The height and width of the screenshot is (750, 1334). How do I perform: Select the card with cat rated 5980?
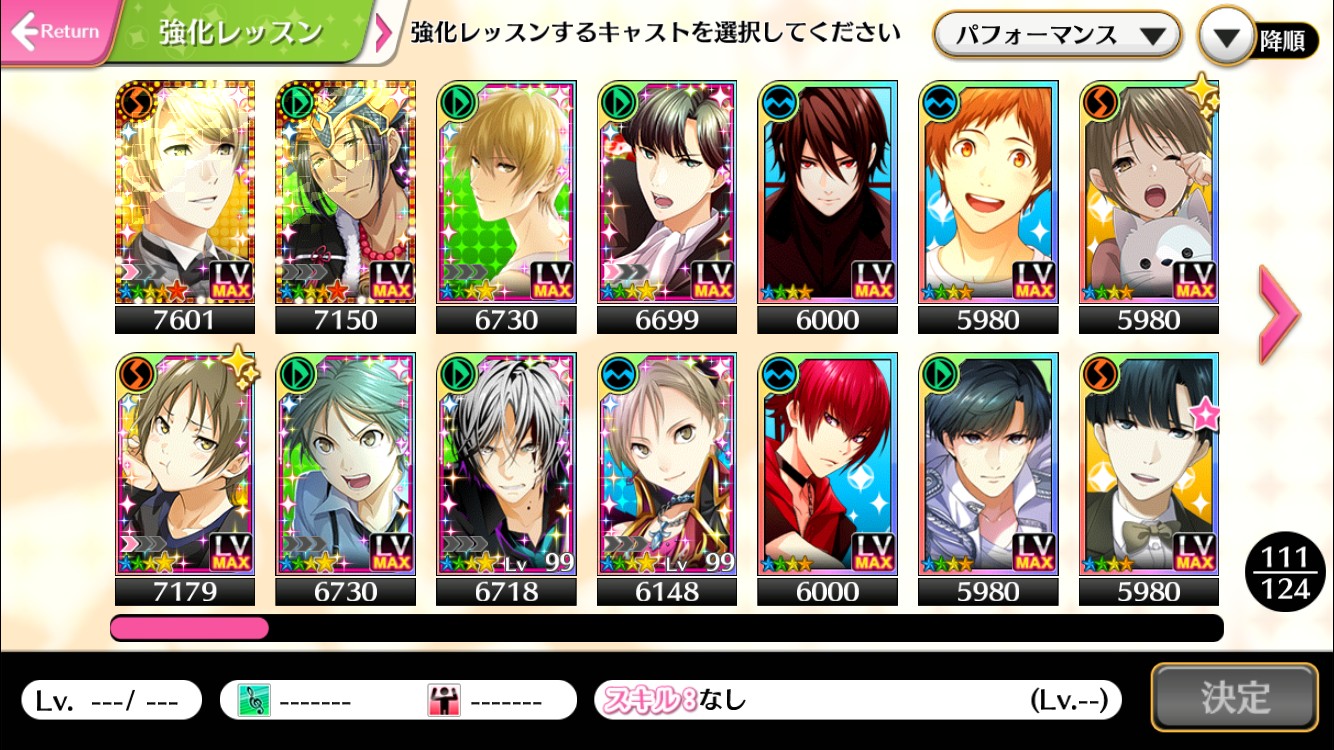click(x=1149, y=192)
